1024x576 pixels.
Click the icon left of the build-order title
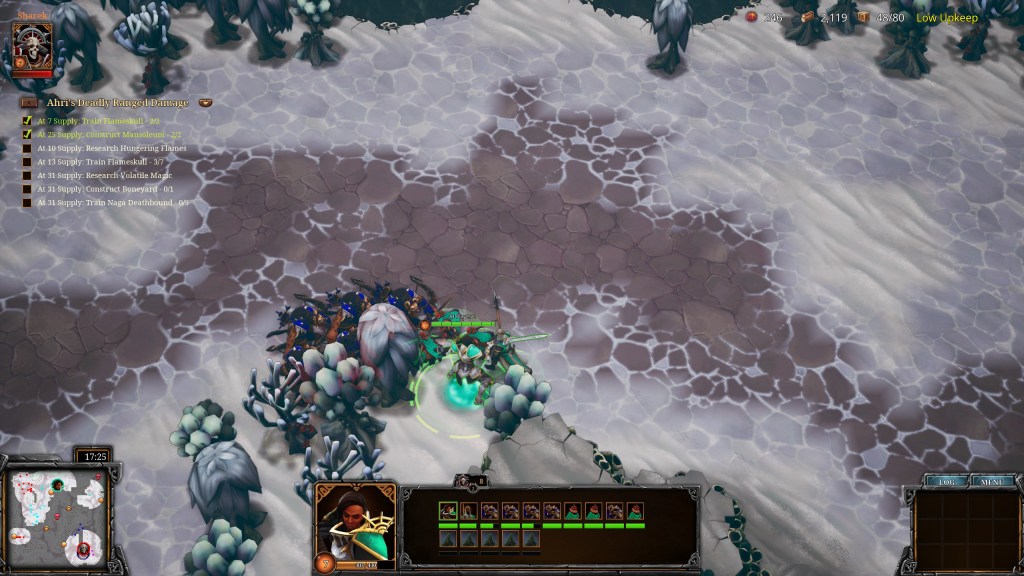point(29,103)
